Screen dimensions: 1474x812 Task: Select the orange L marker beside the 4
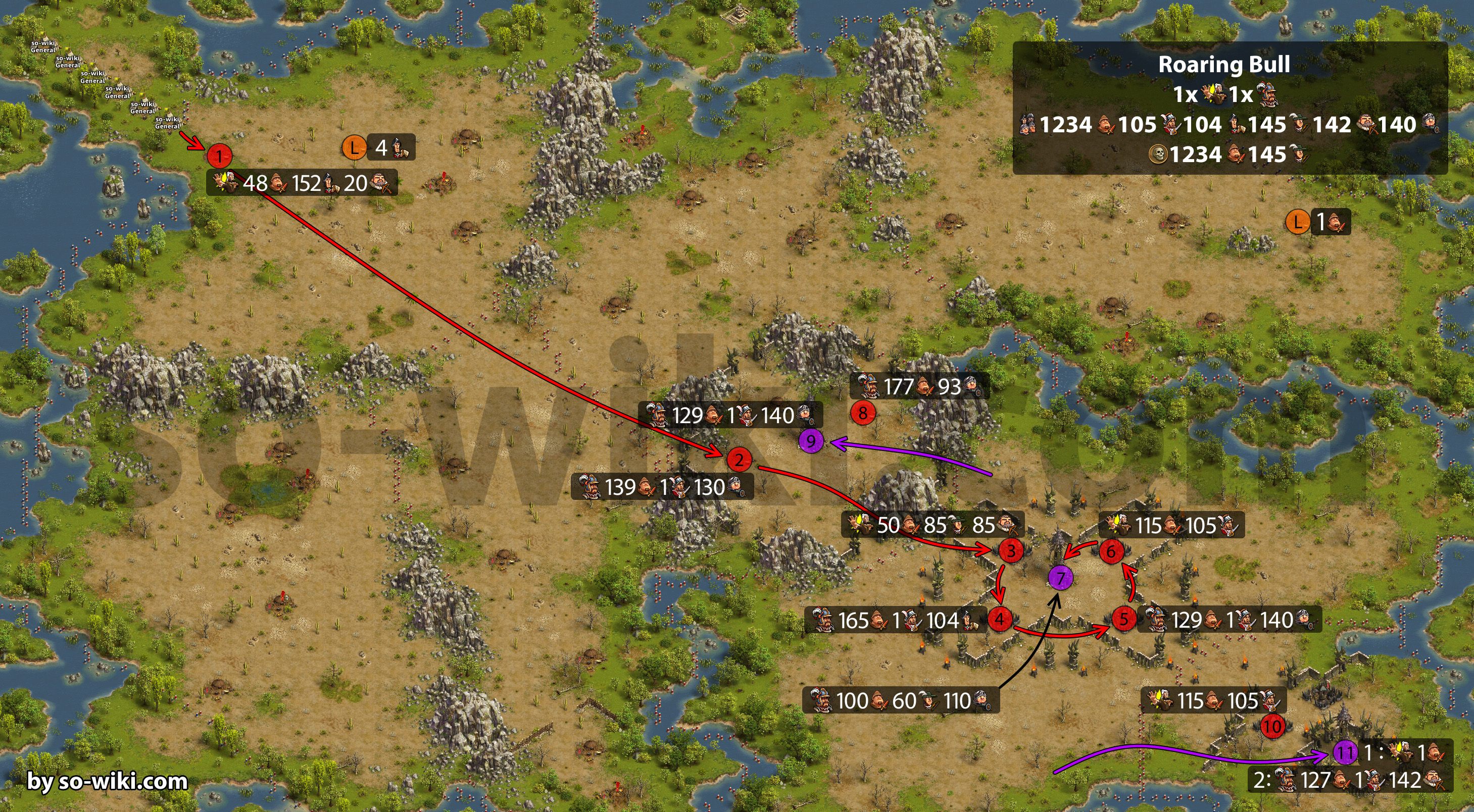(354, 147)
